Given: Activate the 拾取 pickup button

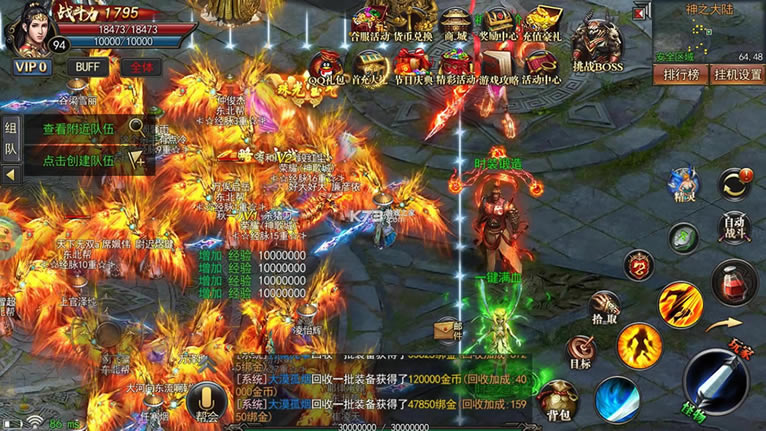Looking at the screenshot, I should 603,306.
